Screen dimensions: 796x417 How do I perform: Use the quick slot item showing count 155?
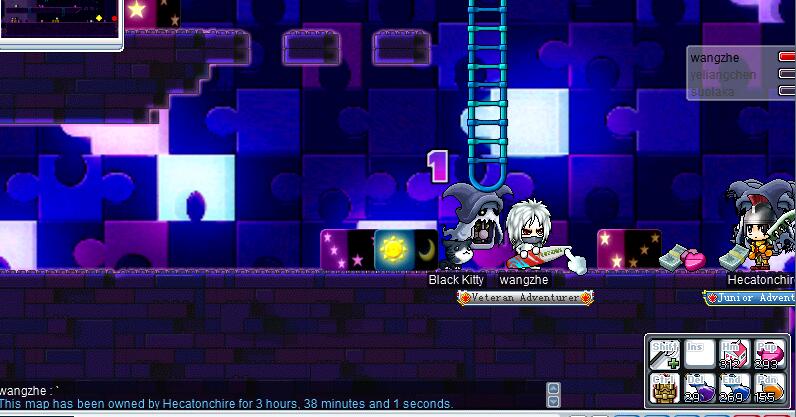[768, 387]
